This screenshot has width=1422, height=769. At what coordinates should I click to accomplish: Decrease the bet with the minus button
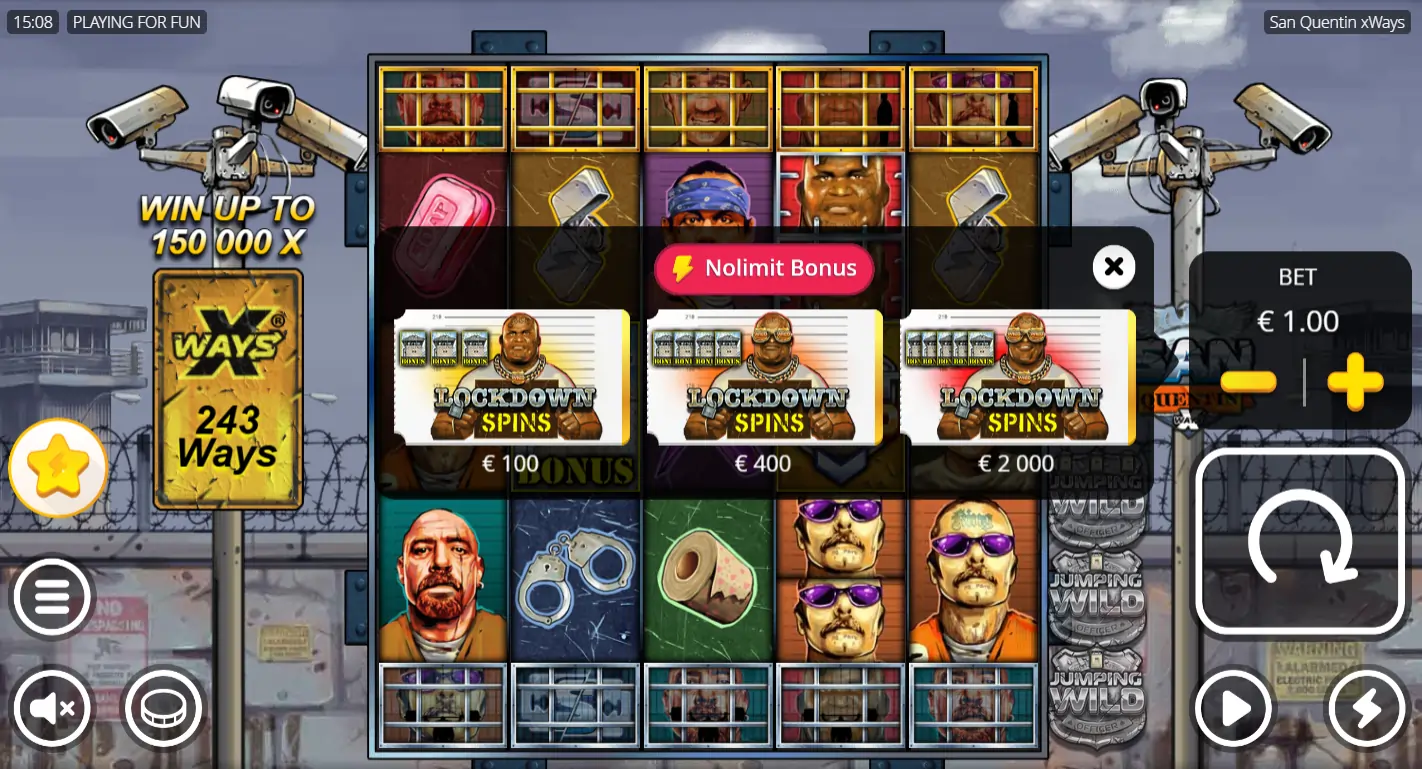click(1248, 382)
